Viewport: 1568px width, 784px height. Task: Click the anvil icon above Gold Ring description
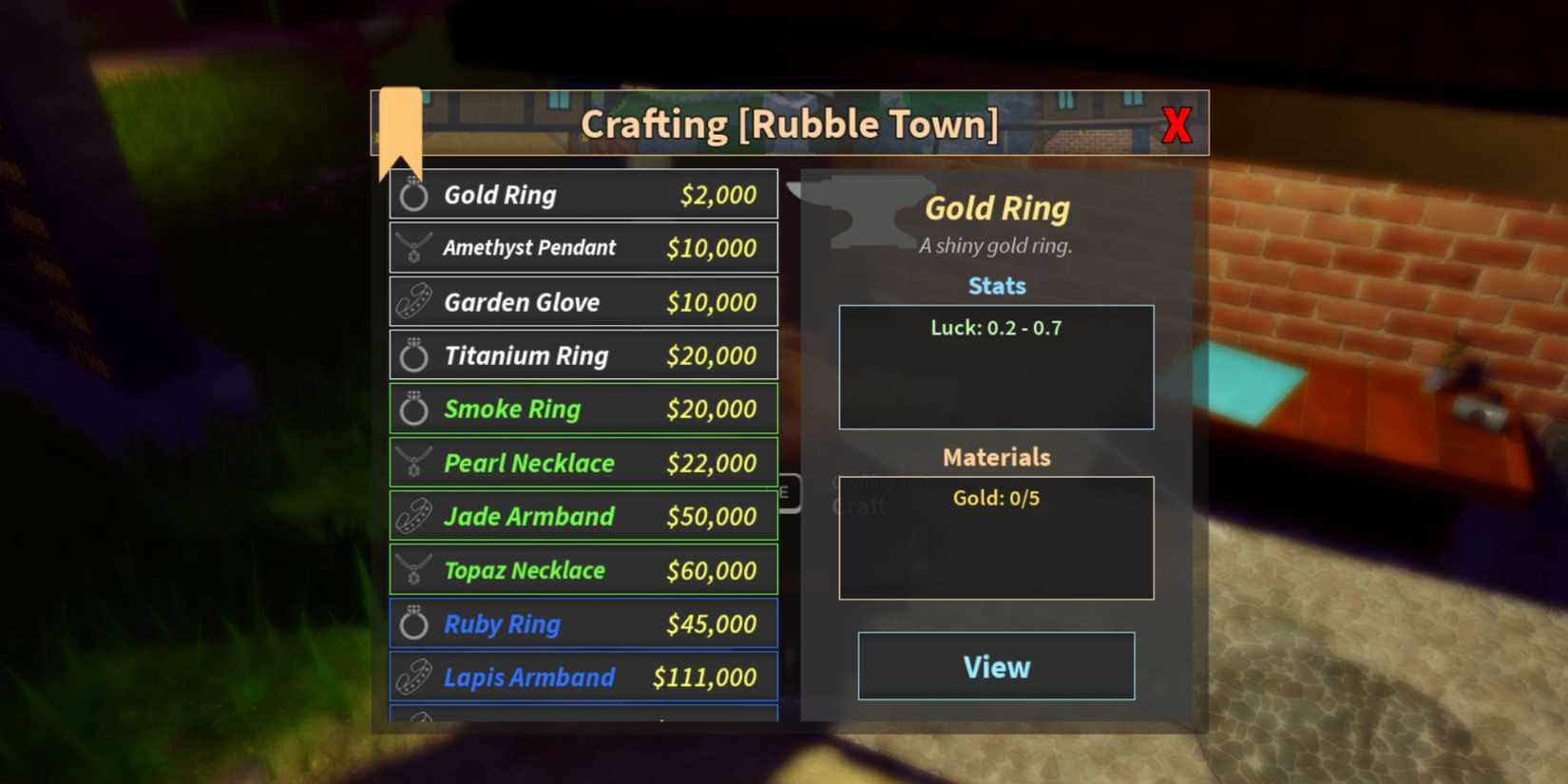click(865, 209)
